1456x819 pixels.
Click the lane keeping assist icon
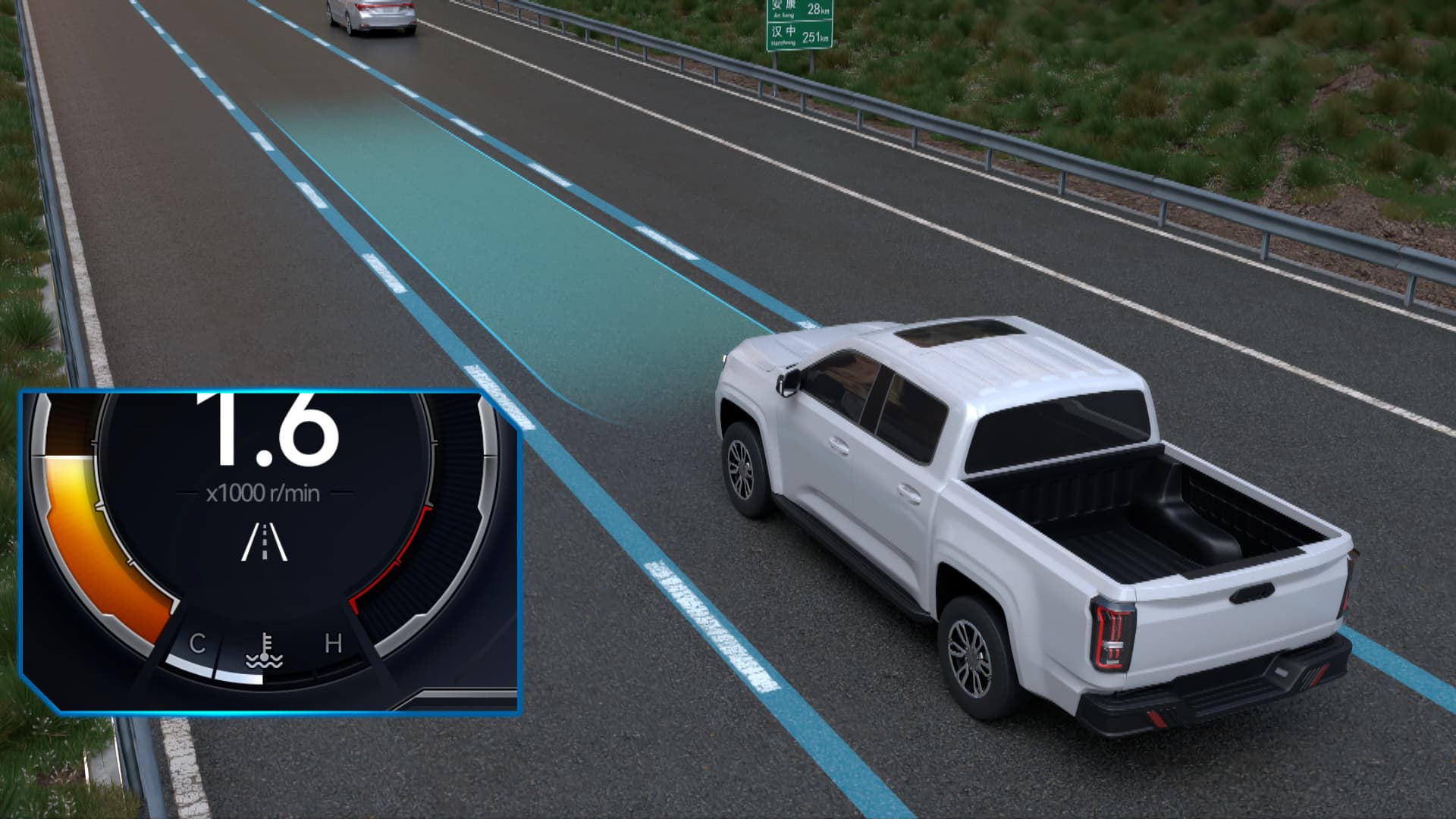point(265,541)
